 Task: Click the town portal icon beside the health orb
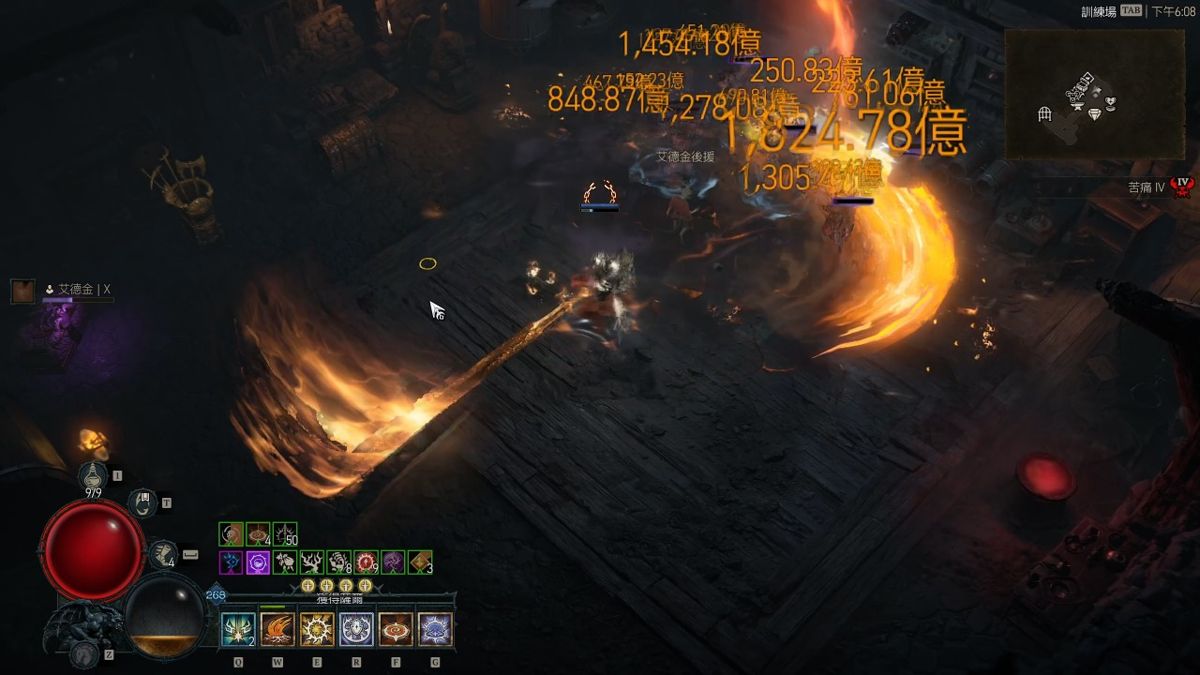tap(143, 502)
